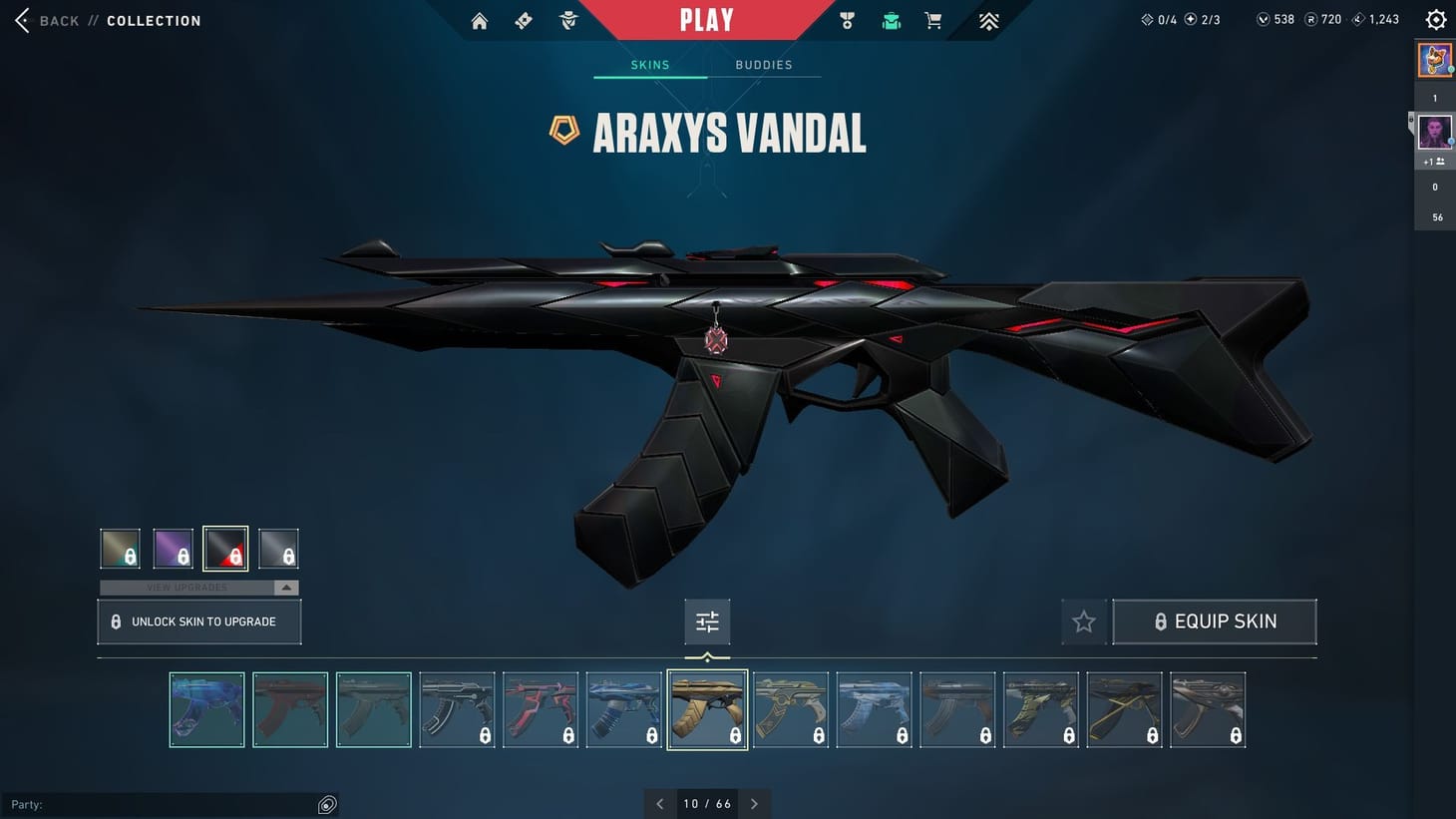Open the Agents tab icon
This screenshot has height=819, width=1456.
pyautogui.click(x=567, y=20)
